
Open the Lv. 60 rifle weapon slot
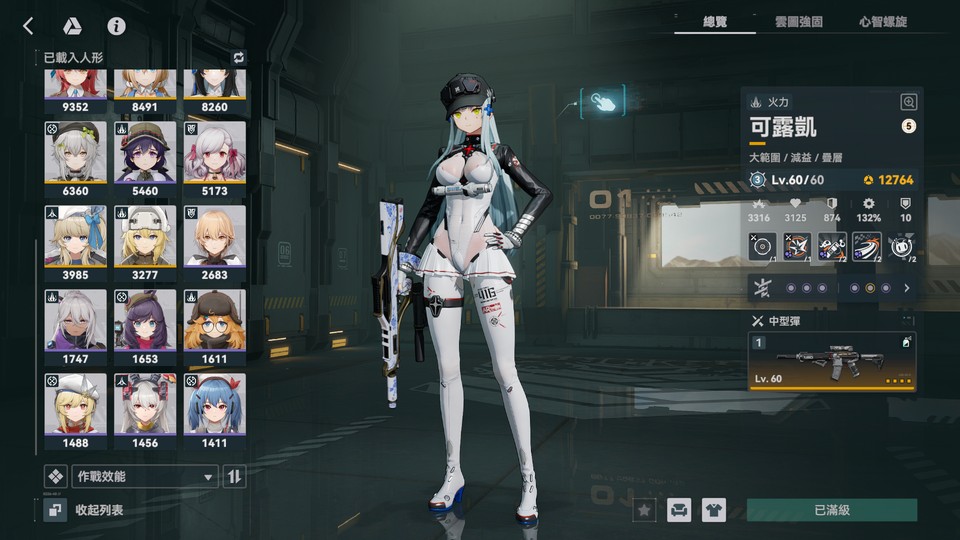click(832, 361)
